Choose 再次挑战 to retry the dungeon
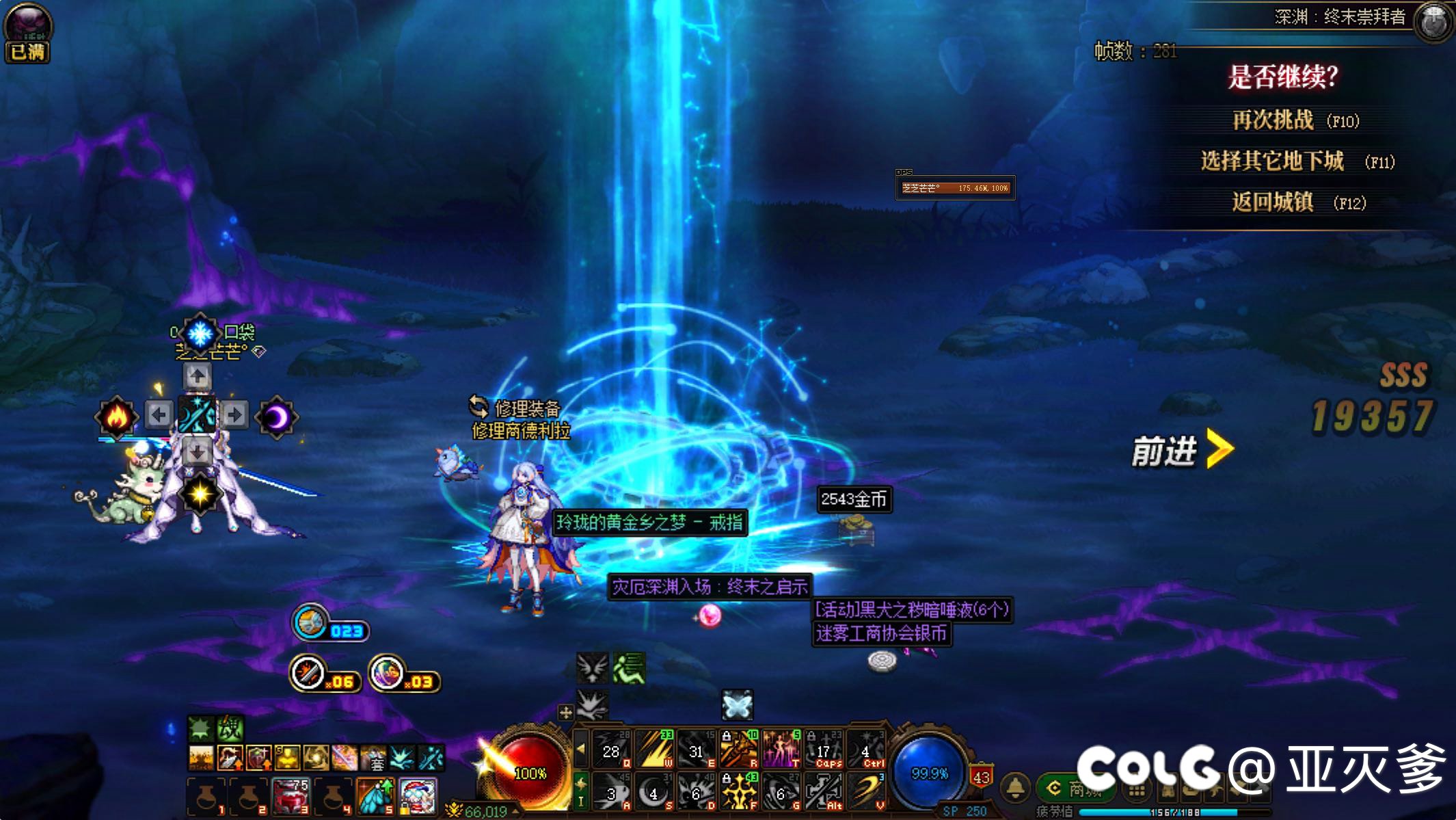 click(1272, 121)
